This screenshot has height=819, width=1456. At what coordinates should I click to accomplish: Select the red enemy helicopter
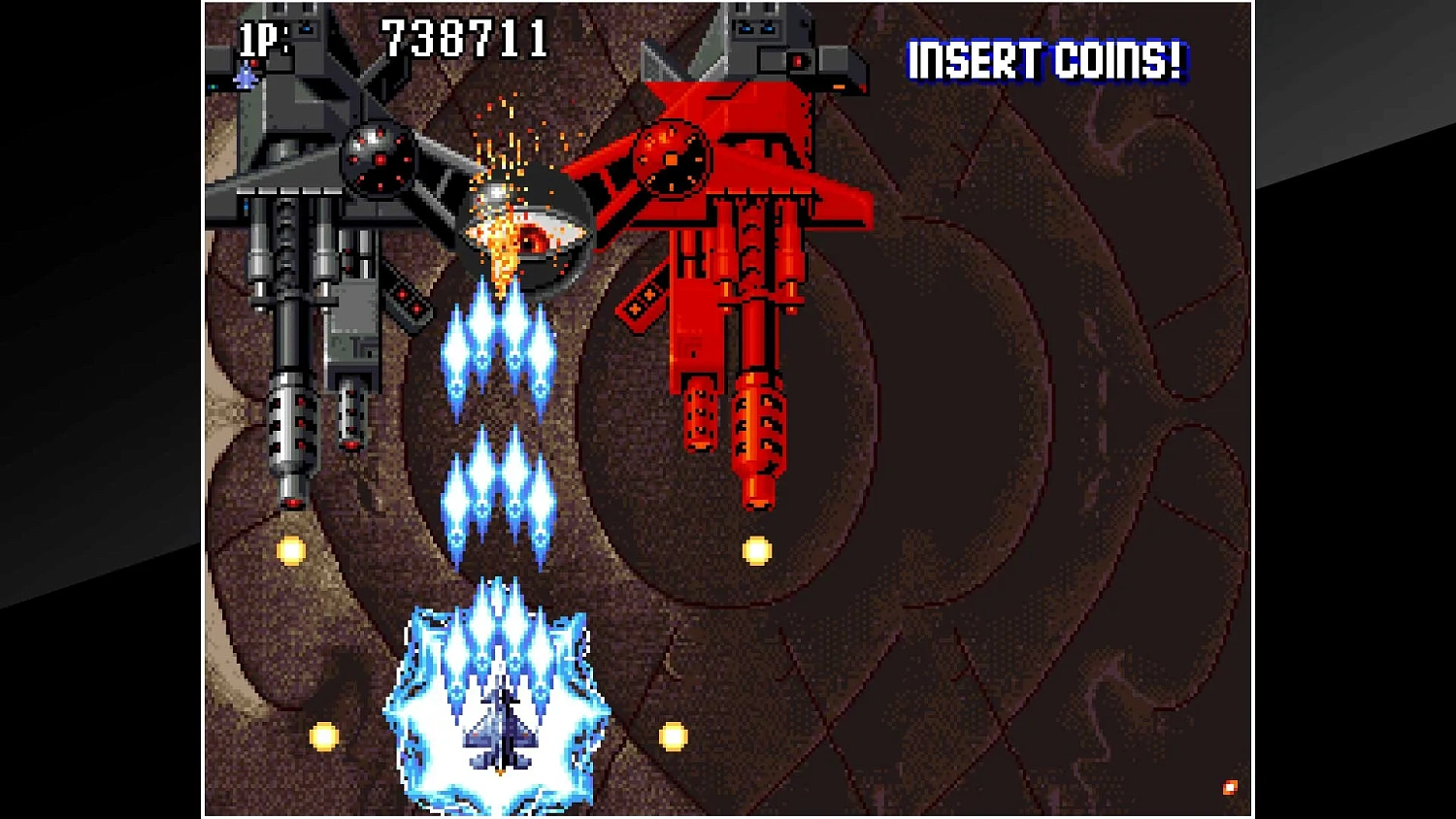(x=738, y=243)
